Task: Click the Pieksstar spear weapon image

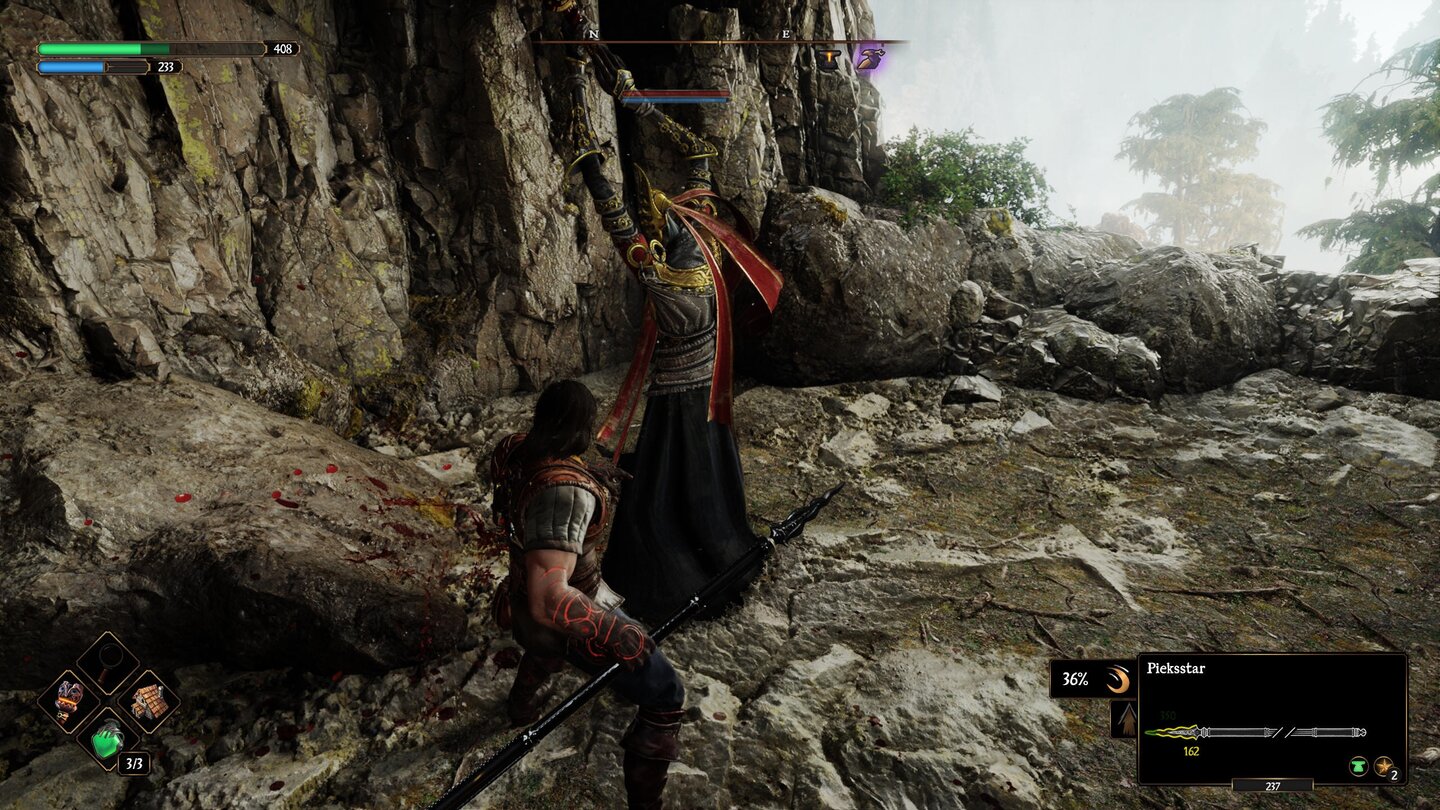Action: (x=1255, y=732)
